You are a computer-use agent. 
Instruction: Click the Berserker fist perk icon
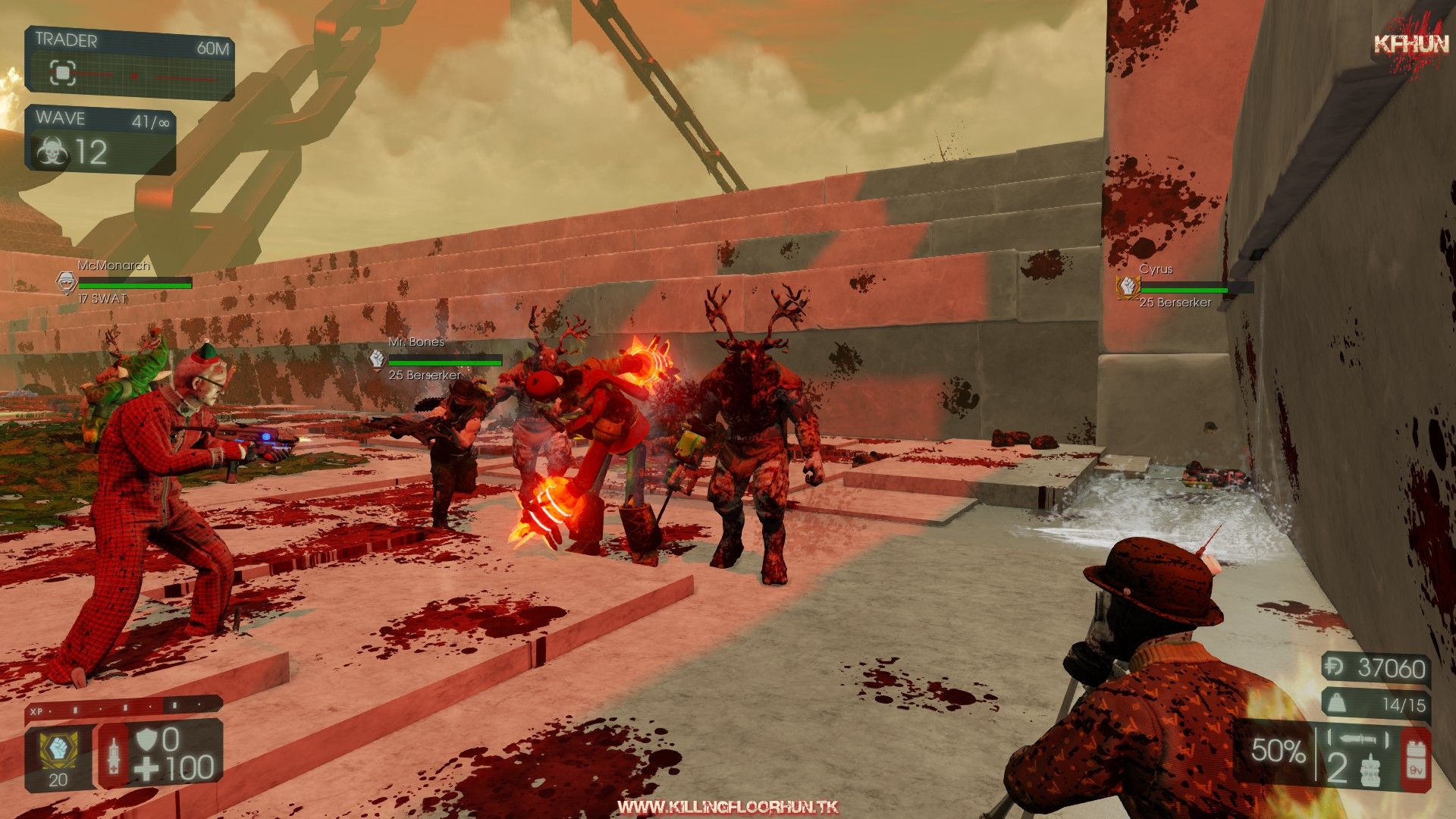pos(58,750)
